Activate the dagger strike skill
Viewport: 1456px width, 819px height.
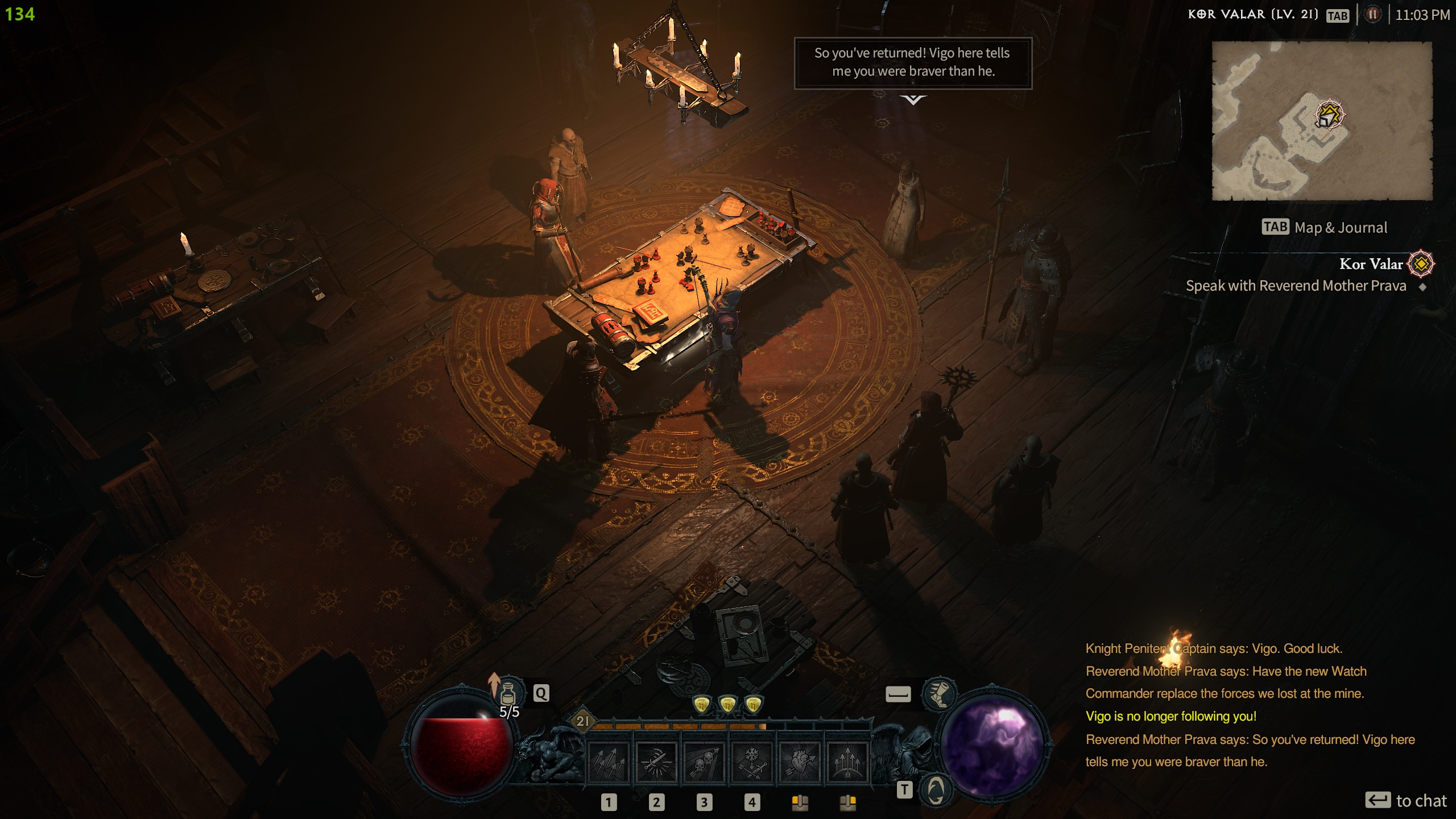(x=656, y=762)
